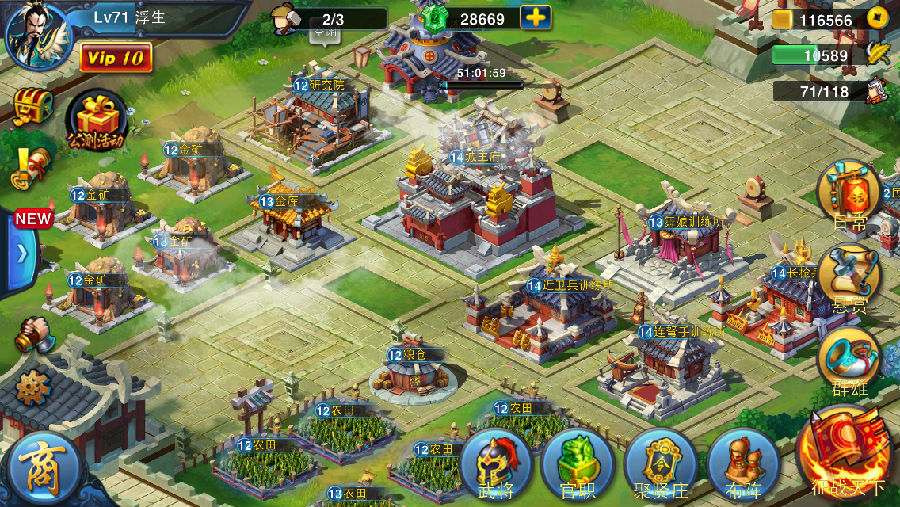
Task: Open the 武将 generals menu
Action: click(497, 465)
